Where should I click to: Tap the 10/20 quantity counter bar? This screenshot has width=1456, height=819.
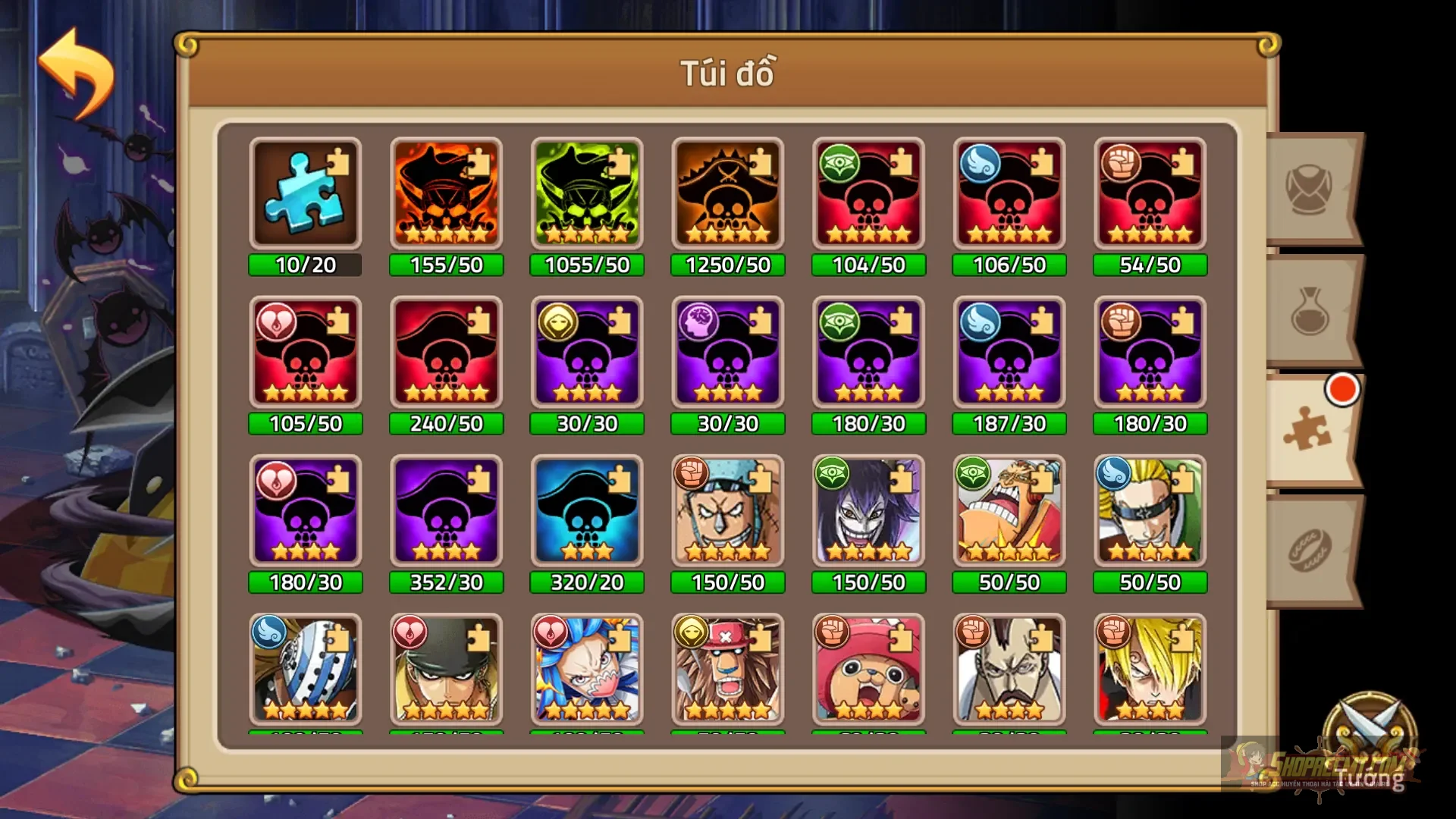[x=306, y=265]
